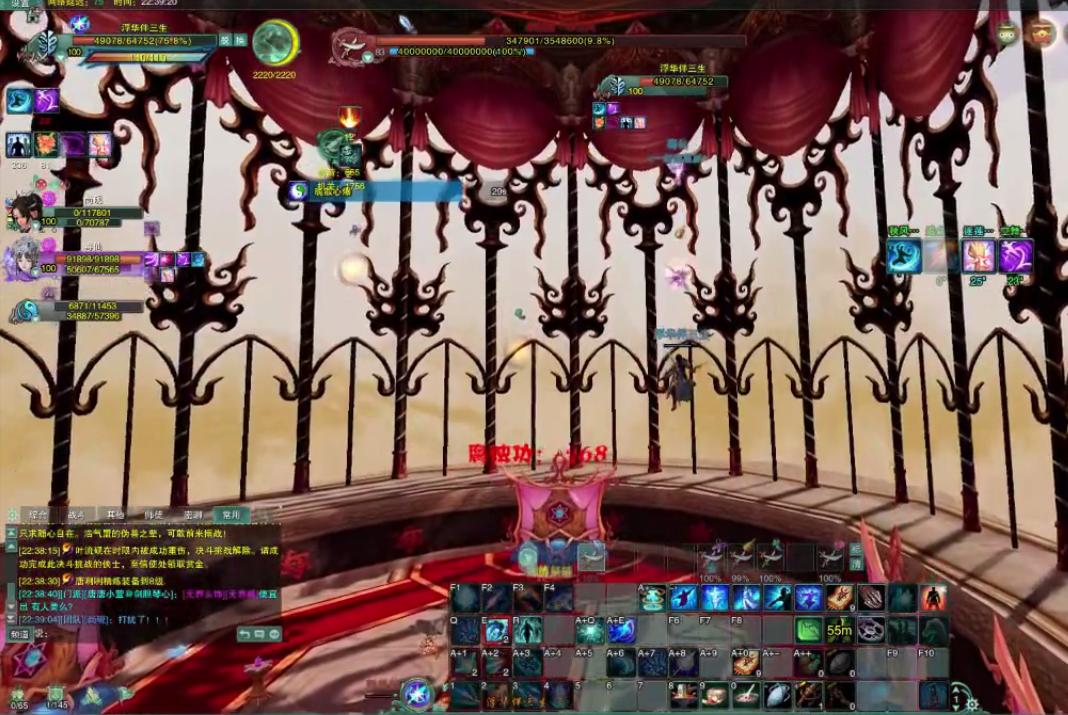1068x715 pixels.
Task: Select the 常用 chat tab
Action: tap(232, 514)
